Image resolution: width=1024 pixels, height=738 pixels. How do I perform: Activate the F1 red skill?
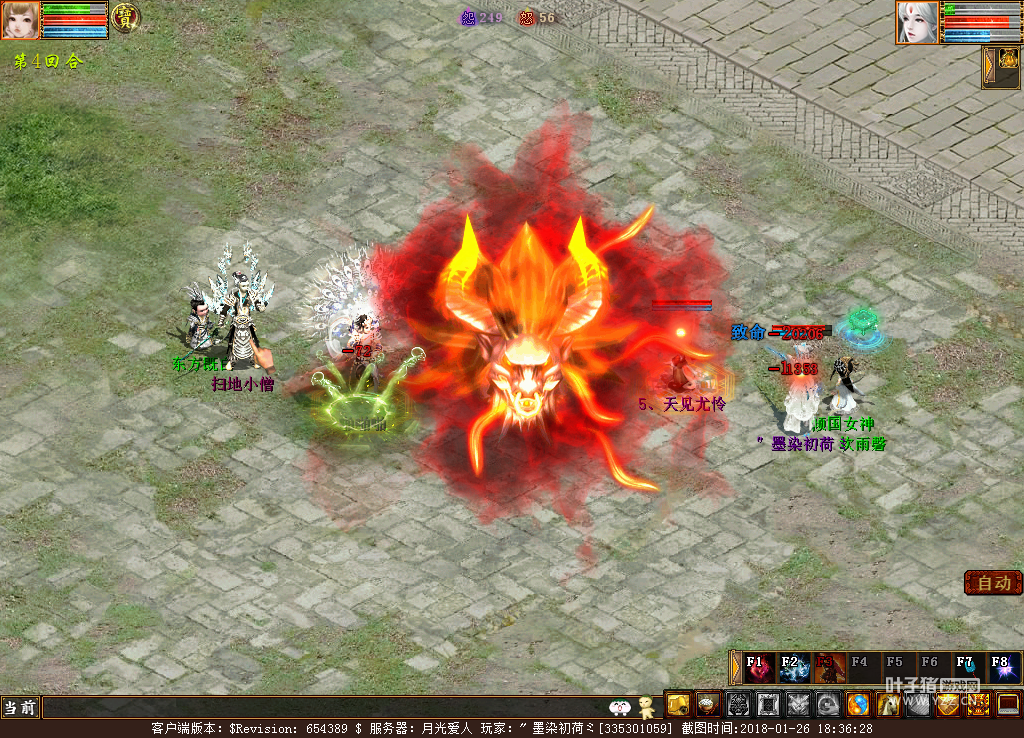click(759, 667)
